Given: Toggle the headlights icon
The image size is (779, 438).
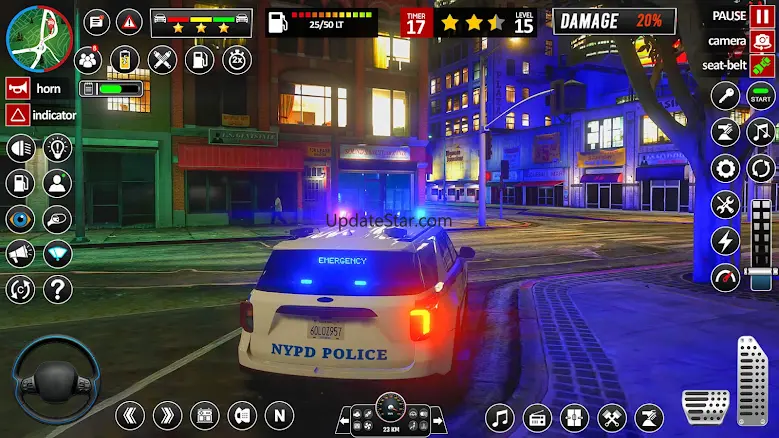Looking at the screenshot, I should [20, 149].
